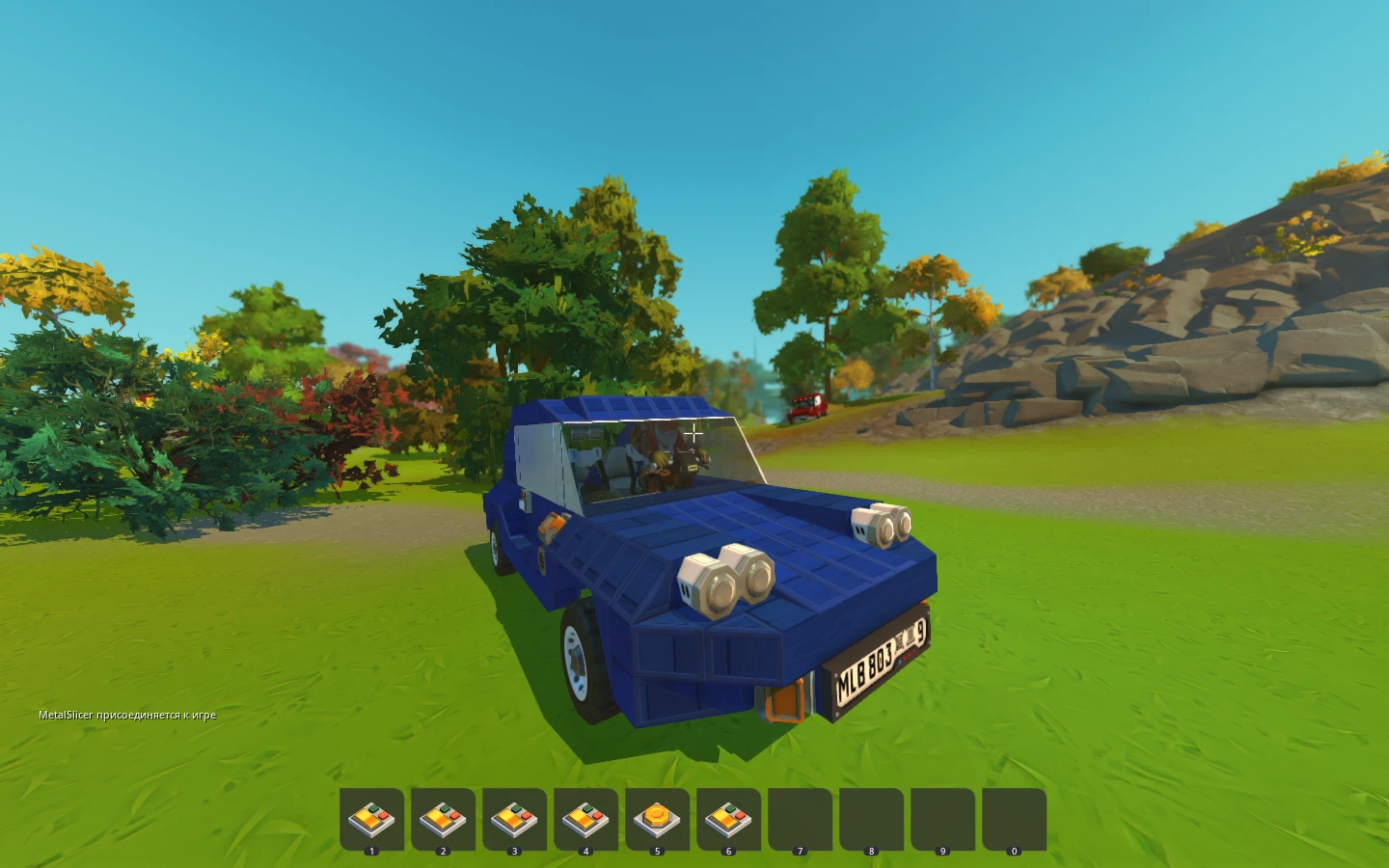Select the switch in hotbar slot 6

pos(729,818)
